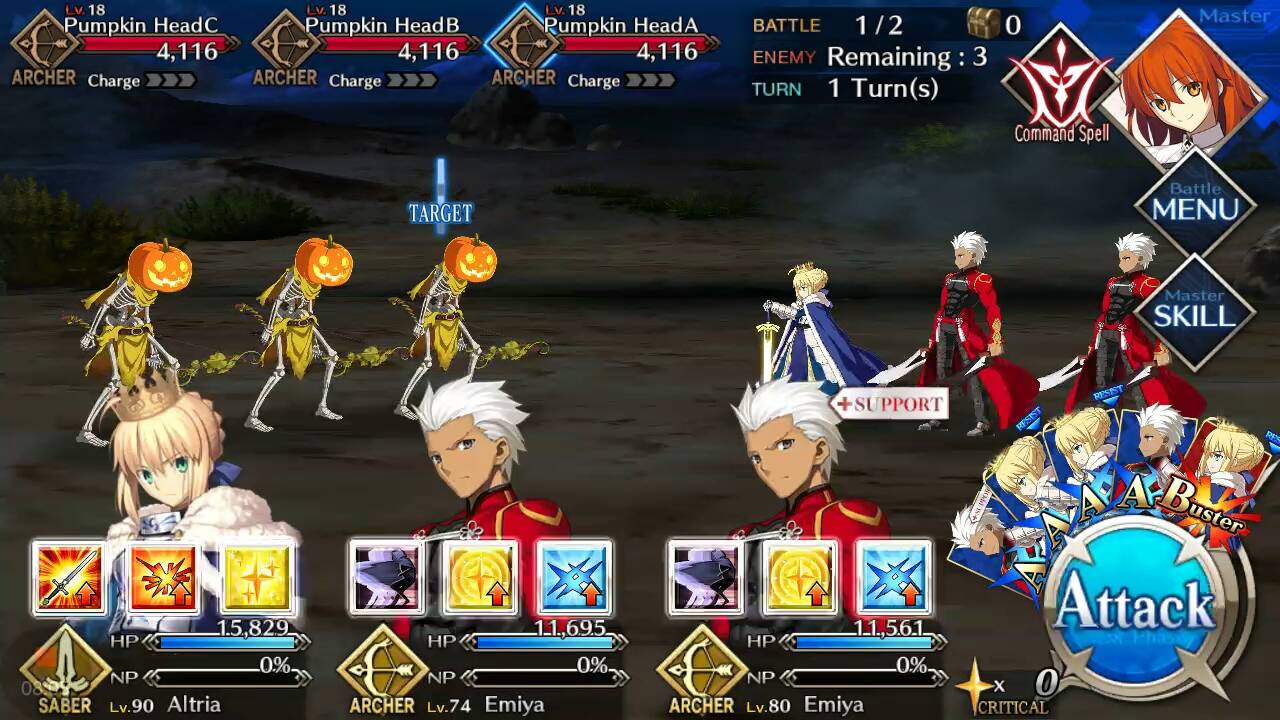Click the Master portrait in the corner
1280x720 pixels.
coord(1190,85)
